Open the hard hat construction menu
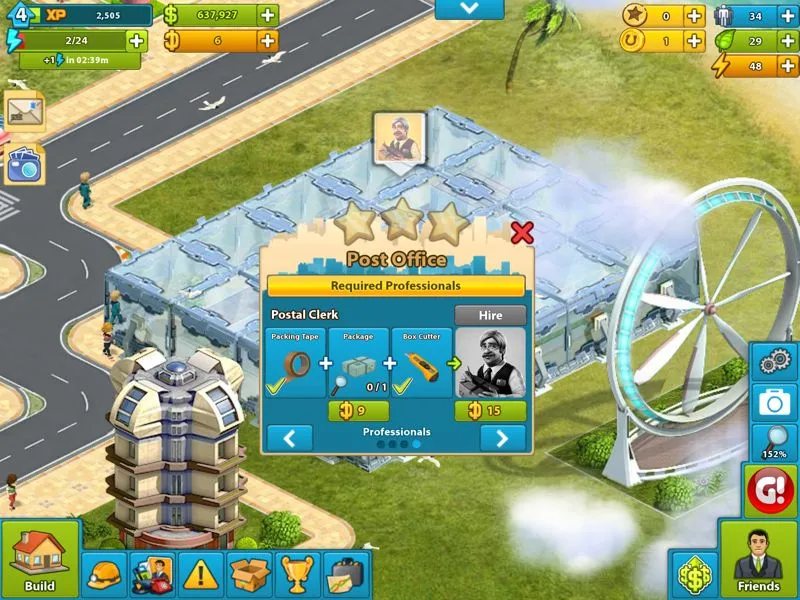 point(104,575)
